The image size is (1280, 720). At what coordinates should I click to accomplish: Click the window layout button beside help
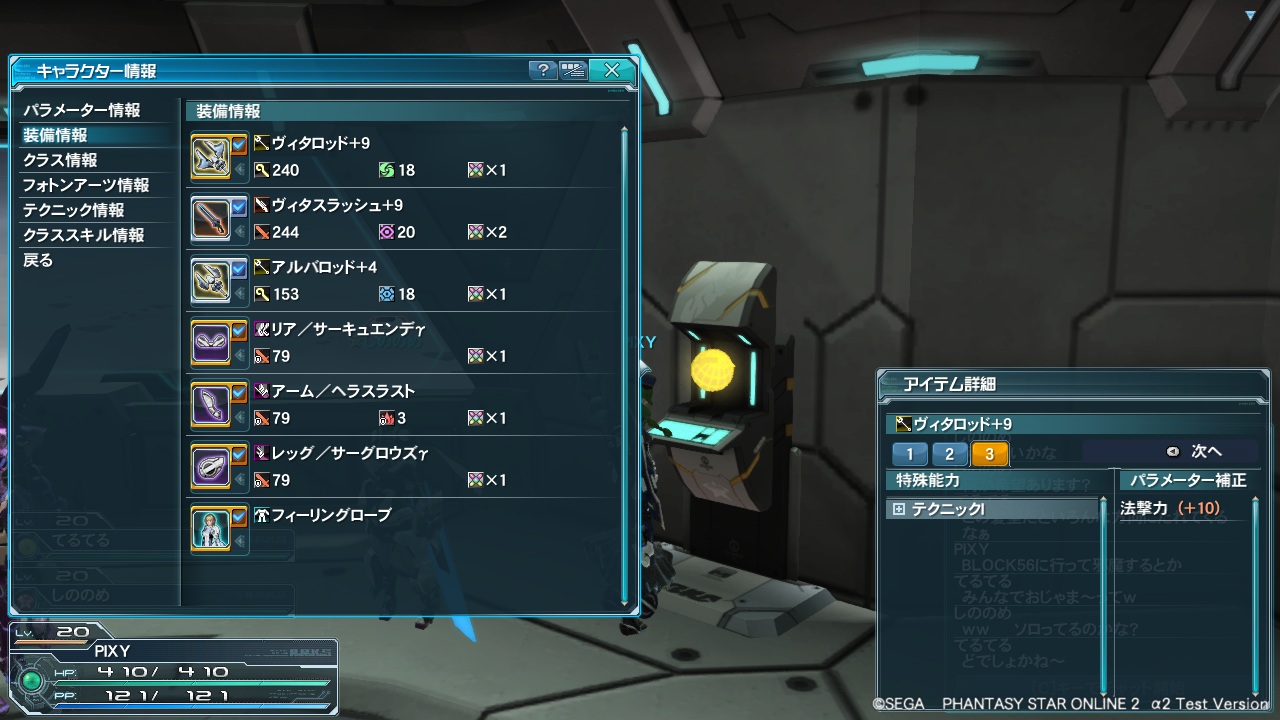point(573,70)
